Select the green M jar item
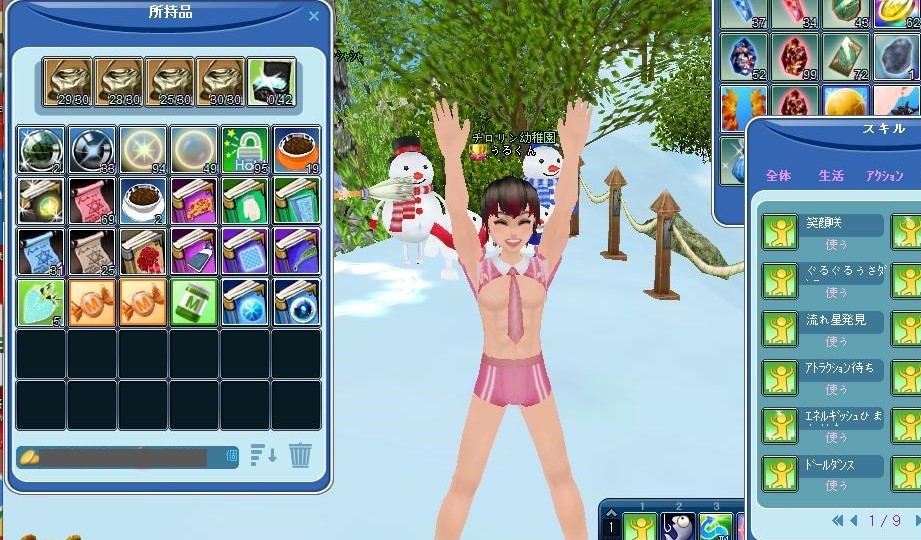The width and height of the screenshot is (921, 540). 194,302
